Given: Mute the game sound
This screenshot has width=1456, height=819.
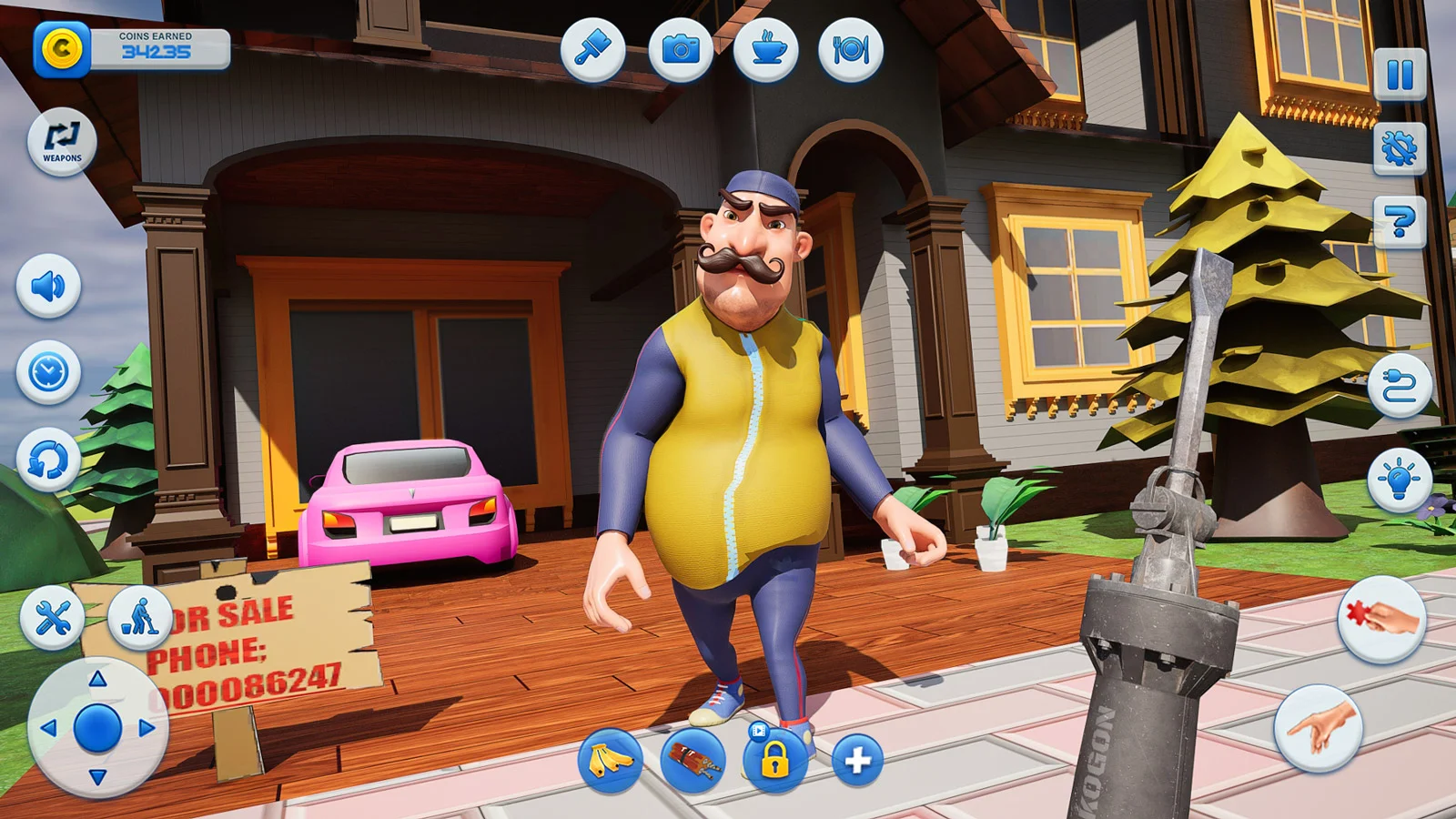Looking at the screenshot, I should pyautogui.click(x=50, y=283).
